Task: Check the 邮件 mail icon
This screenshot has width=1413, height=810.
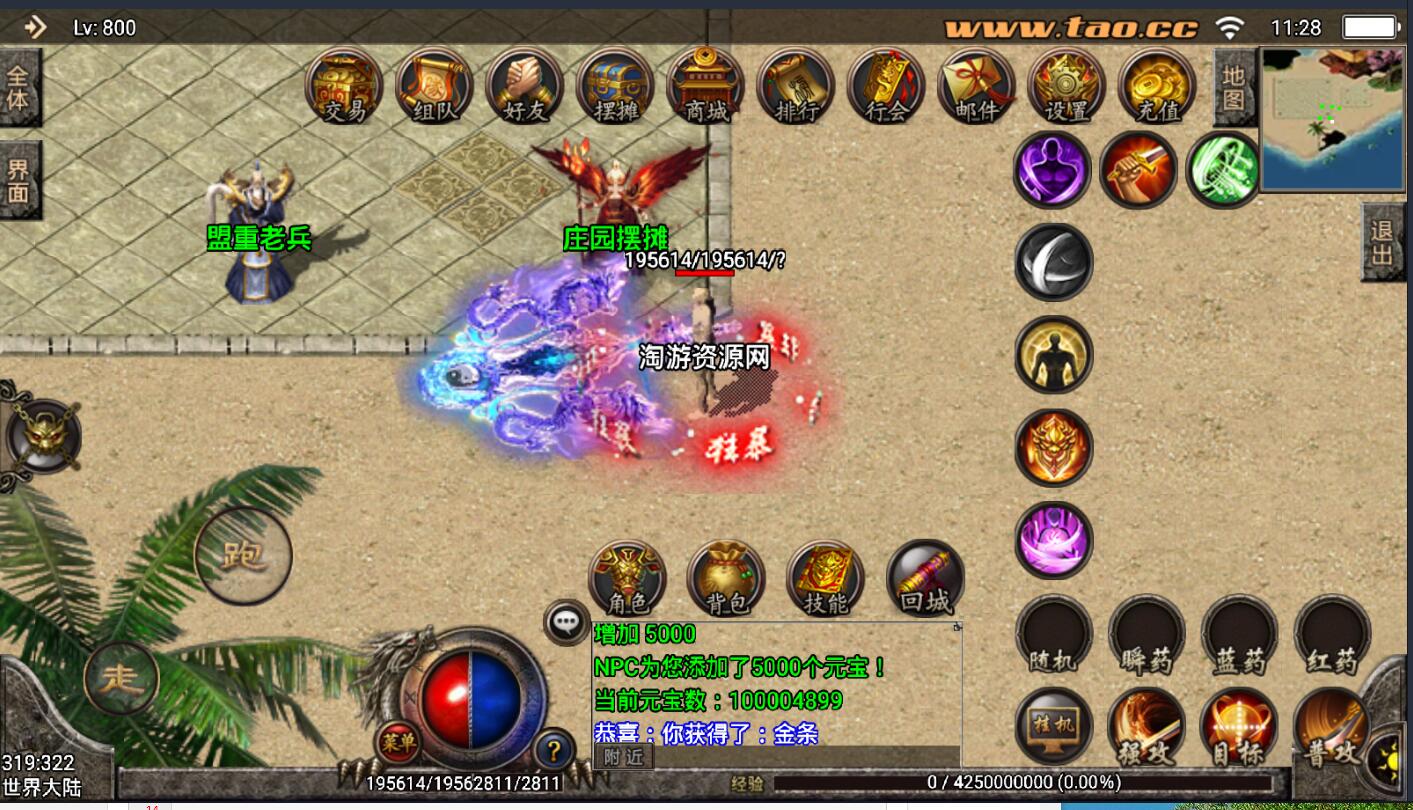Action: pos(976,86)
